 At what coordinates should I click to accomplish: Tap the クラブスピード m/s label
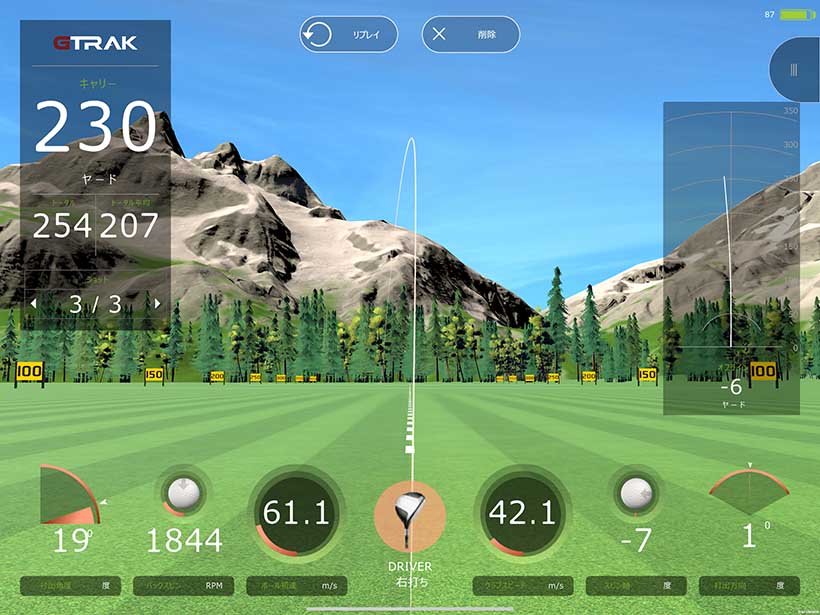[x=523, y=586]
